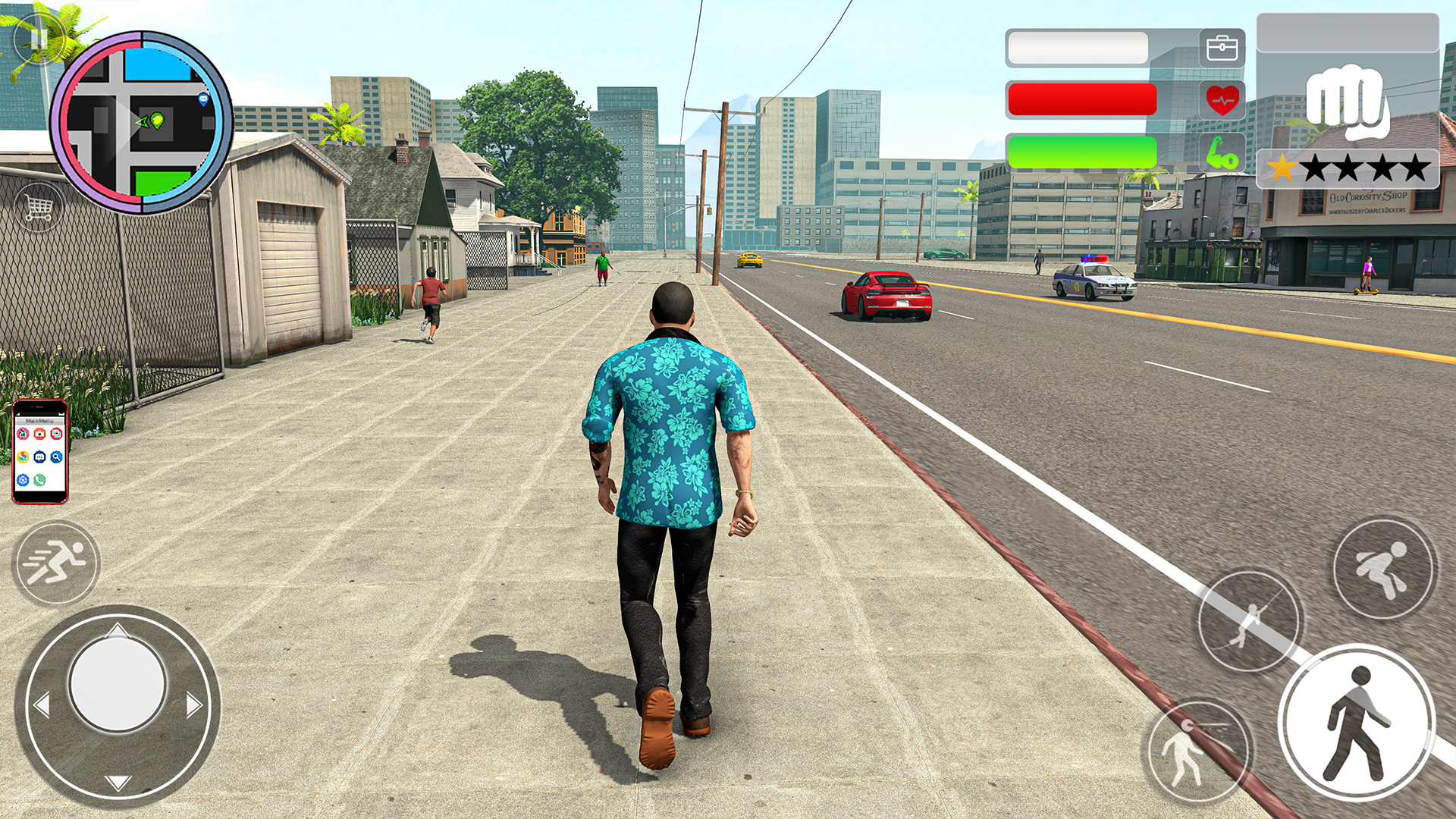Tap the chat messages app on the phone

coord(39,457)
